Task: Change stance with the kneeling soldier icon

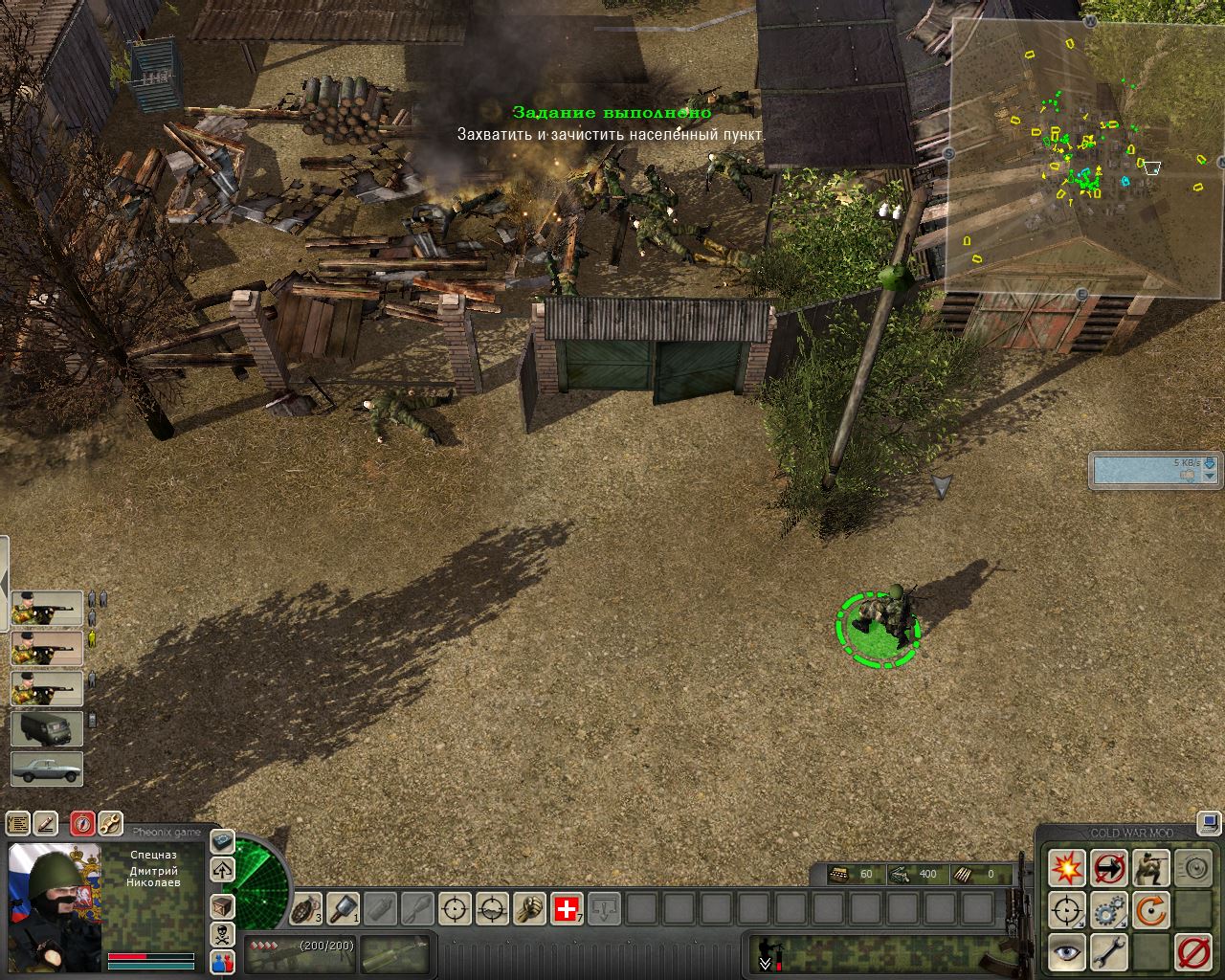Action: click(1150, 868)
